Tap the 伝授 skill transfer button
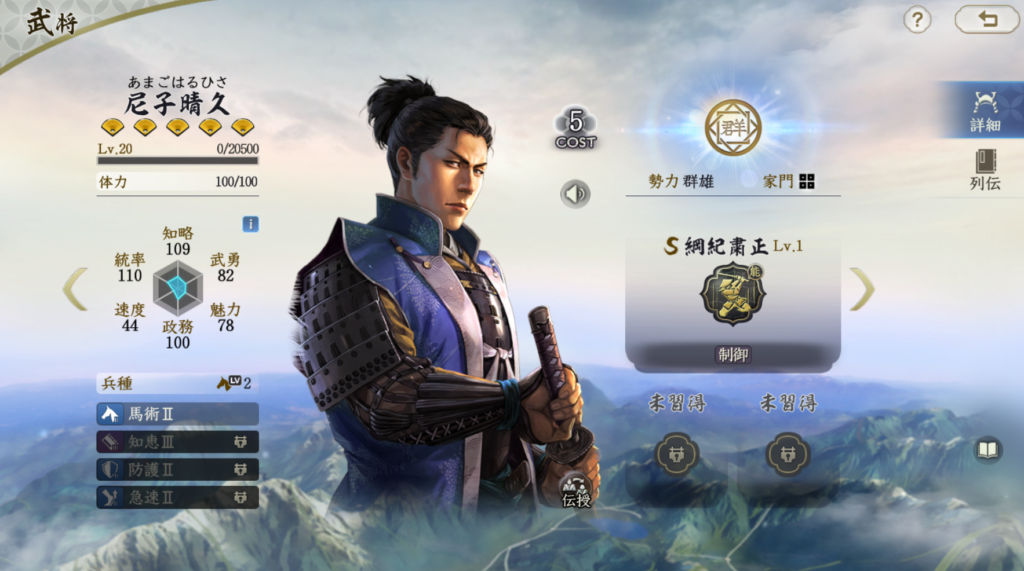Image resolution: width=1024 pixels, height=571 pixels. 575,491
